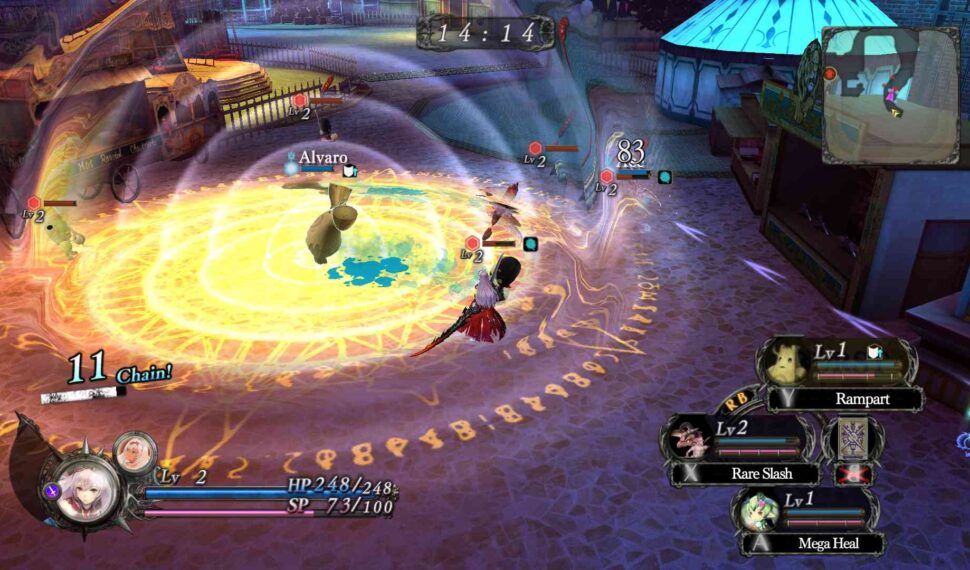
Task: Open the minimap
Action: (890, 95)
